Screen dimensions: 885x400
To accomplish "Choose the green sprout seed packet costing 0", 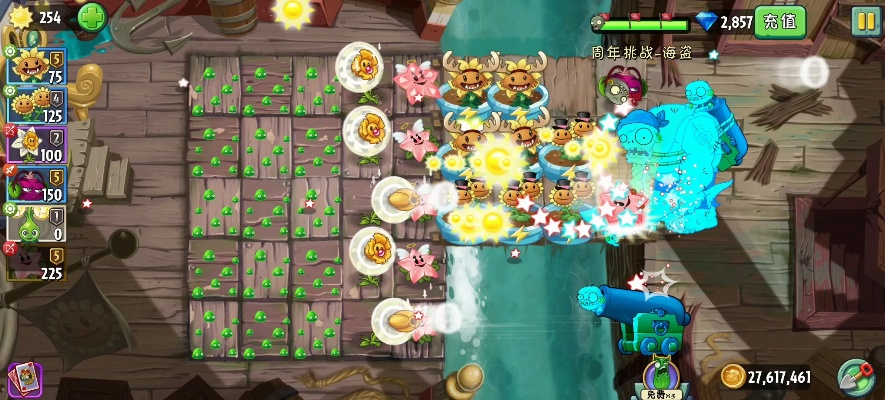I will tap(37, 224).
